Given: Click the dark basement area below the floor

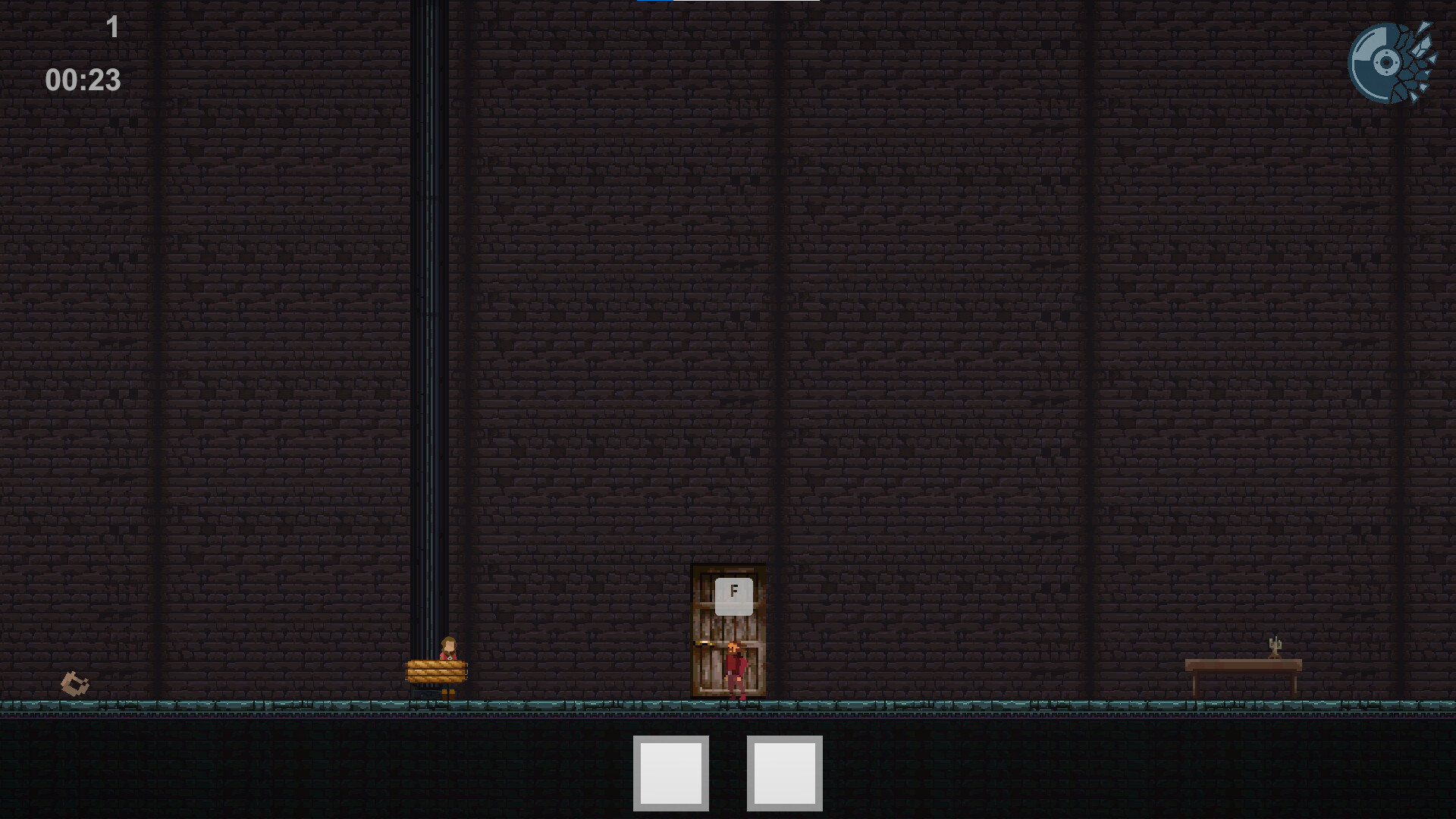Looking at the screenshot, I should click(x=303, y=766).
